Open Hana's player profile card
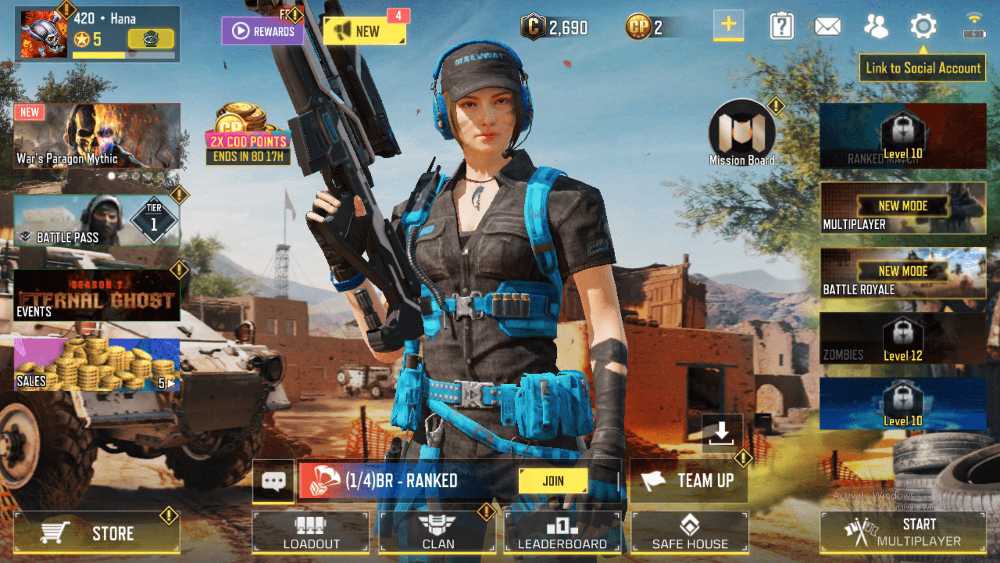 97,32
